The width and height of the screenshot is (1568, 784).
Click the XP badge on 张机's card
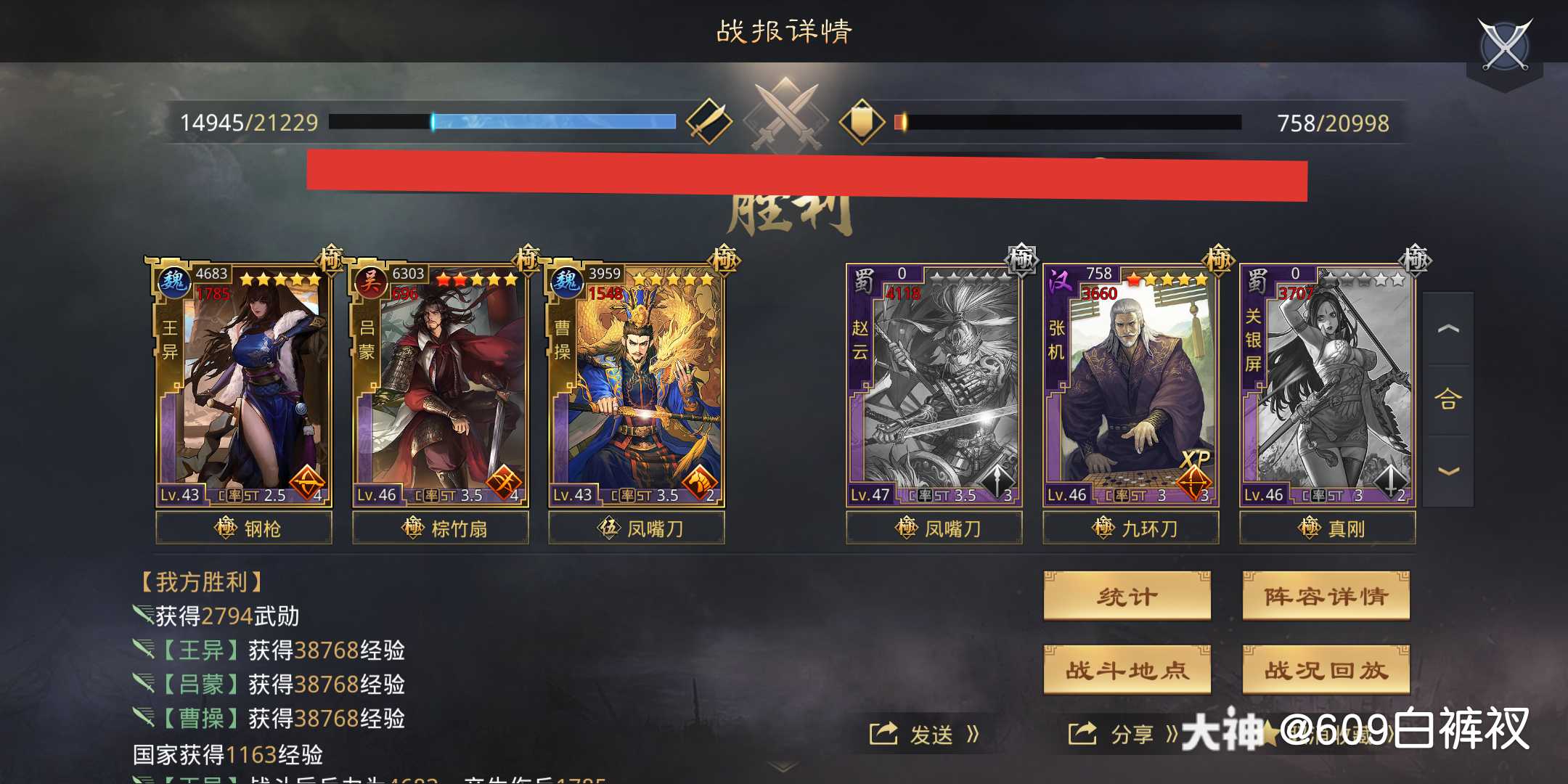point(1196,458)
